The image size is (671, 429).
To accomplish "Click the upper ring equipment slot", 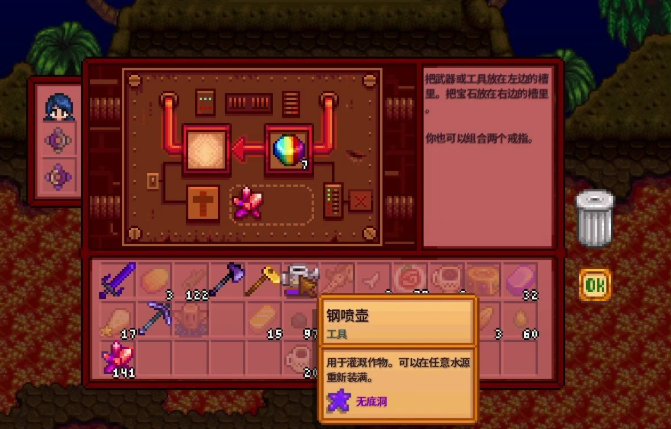I will coord(60,141).
